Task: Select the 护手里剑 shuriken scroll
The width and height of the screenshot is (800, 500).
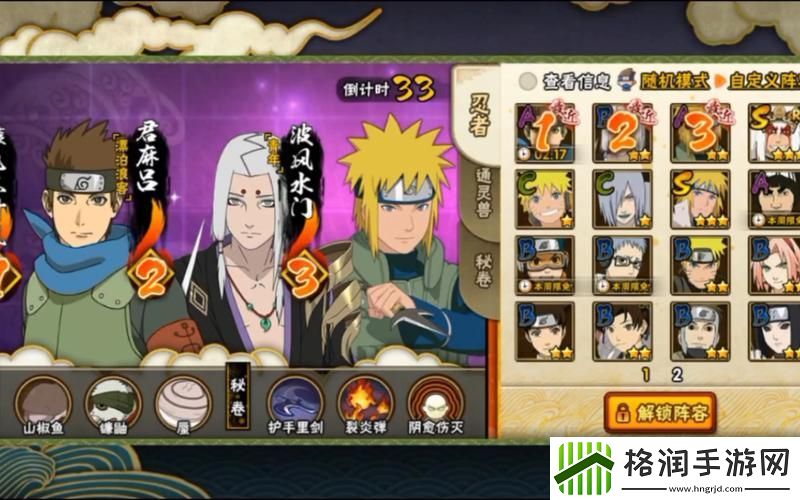Action: point(295,400)
